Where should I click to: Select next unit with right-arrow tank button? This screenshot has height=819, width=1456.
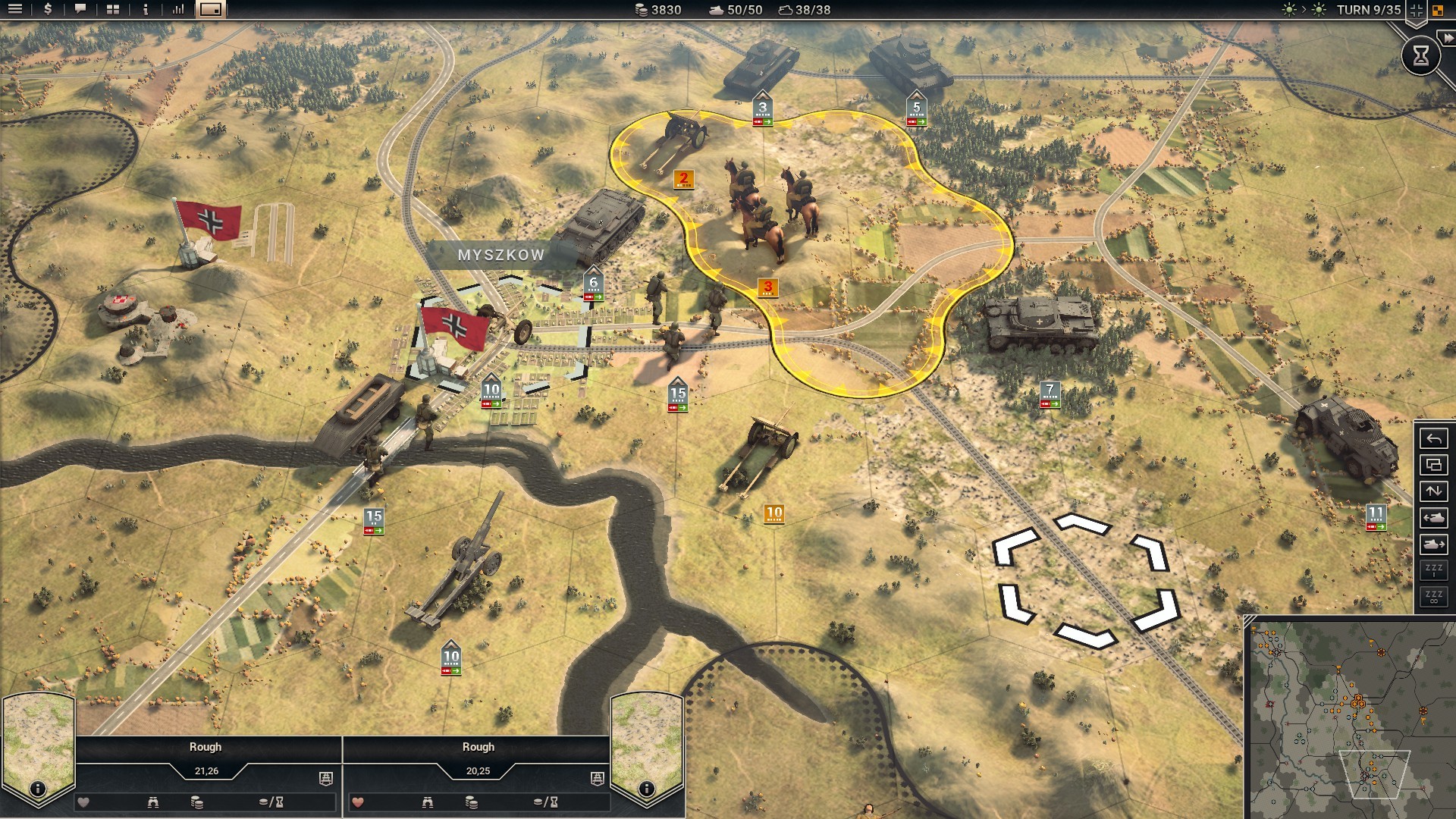point(1433,544)
